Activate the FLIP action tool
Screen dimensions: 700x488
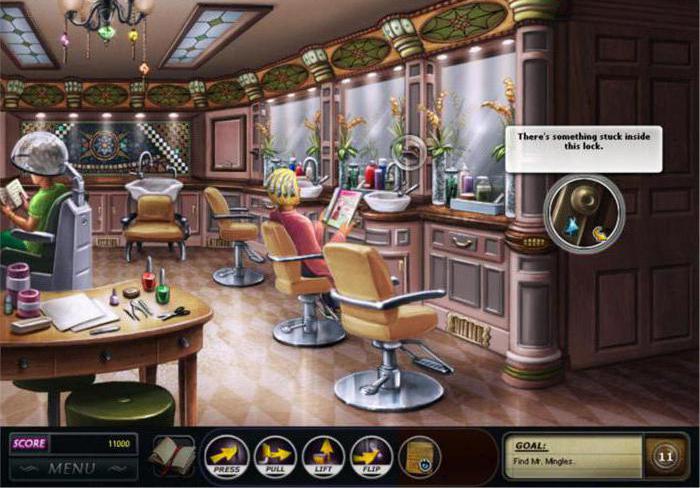pos(371,456)
